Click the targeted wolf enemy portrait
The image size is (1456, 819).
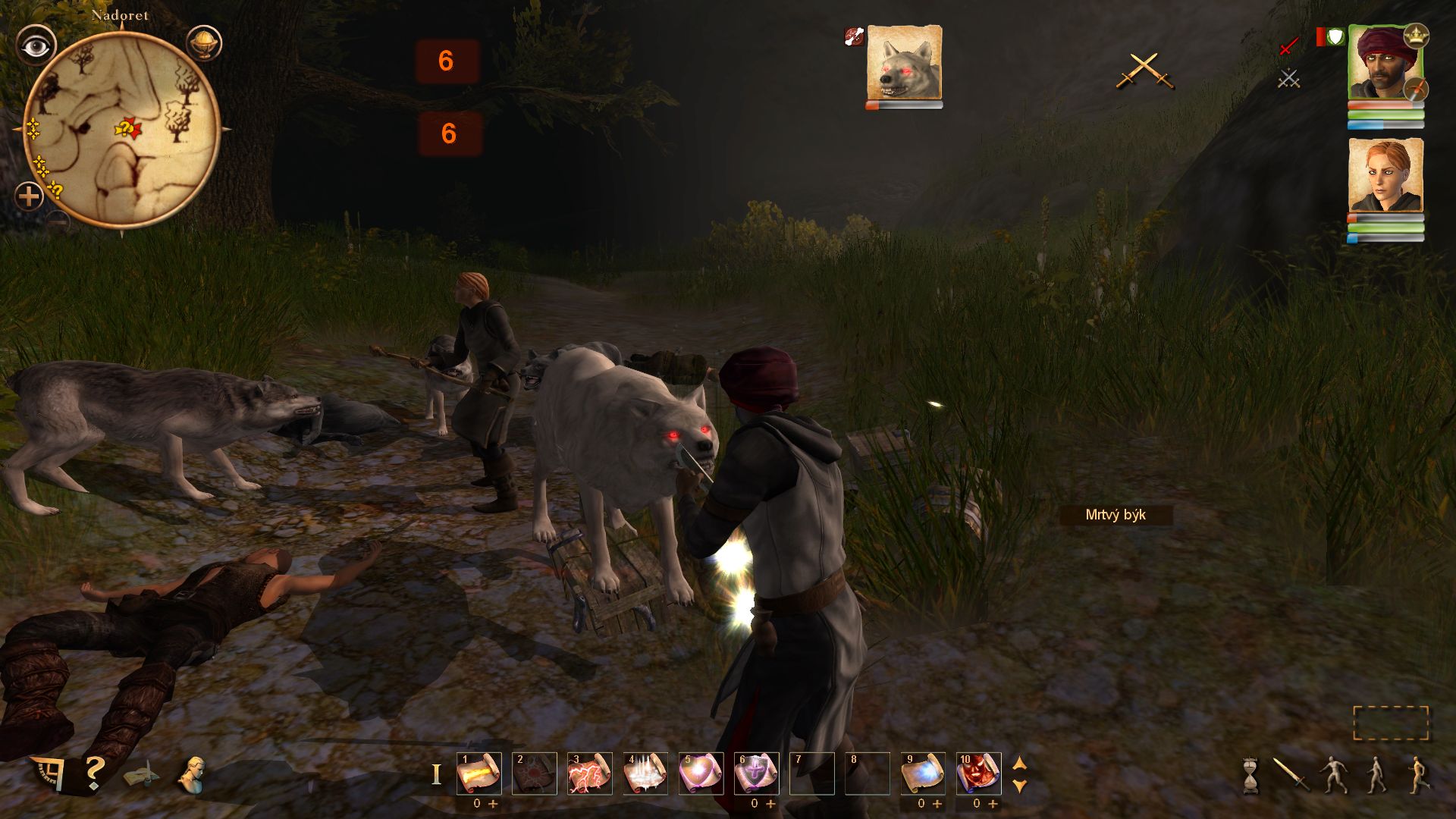(x=904, y=62)
